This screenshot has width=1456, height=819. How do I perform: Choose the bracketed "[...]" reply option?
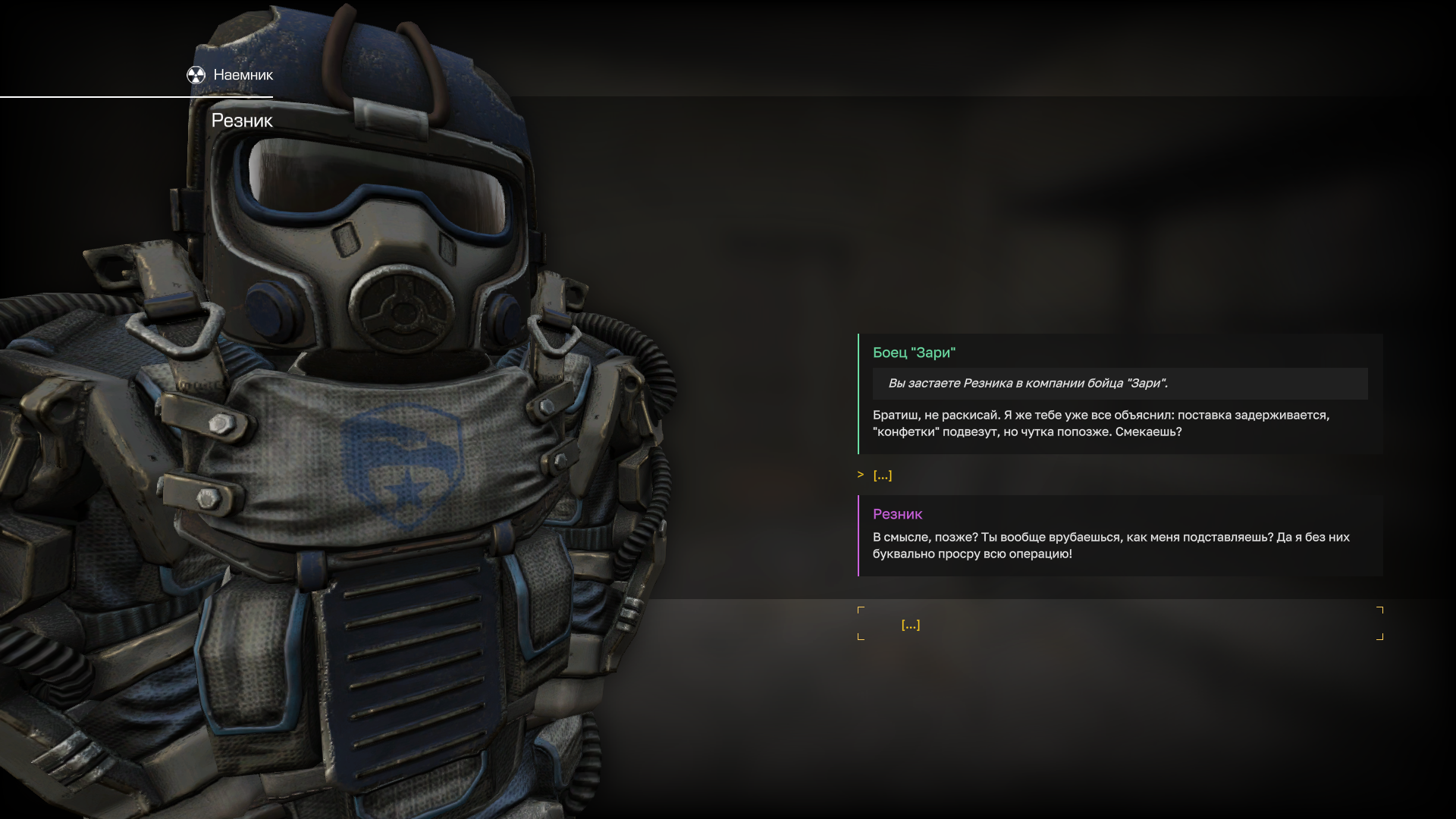click(x=910, y=624)
